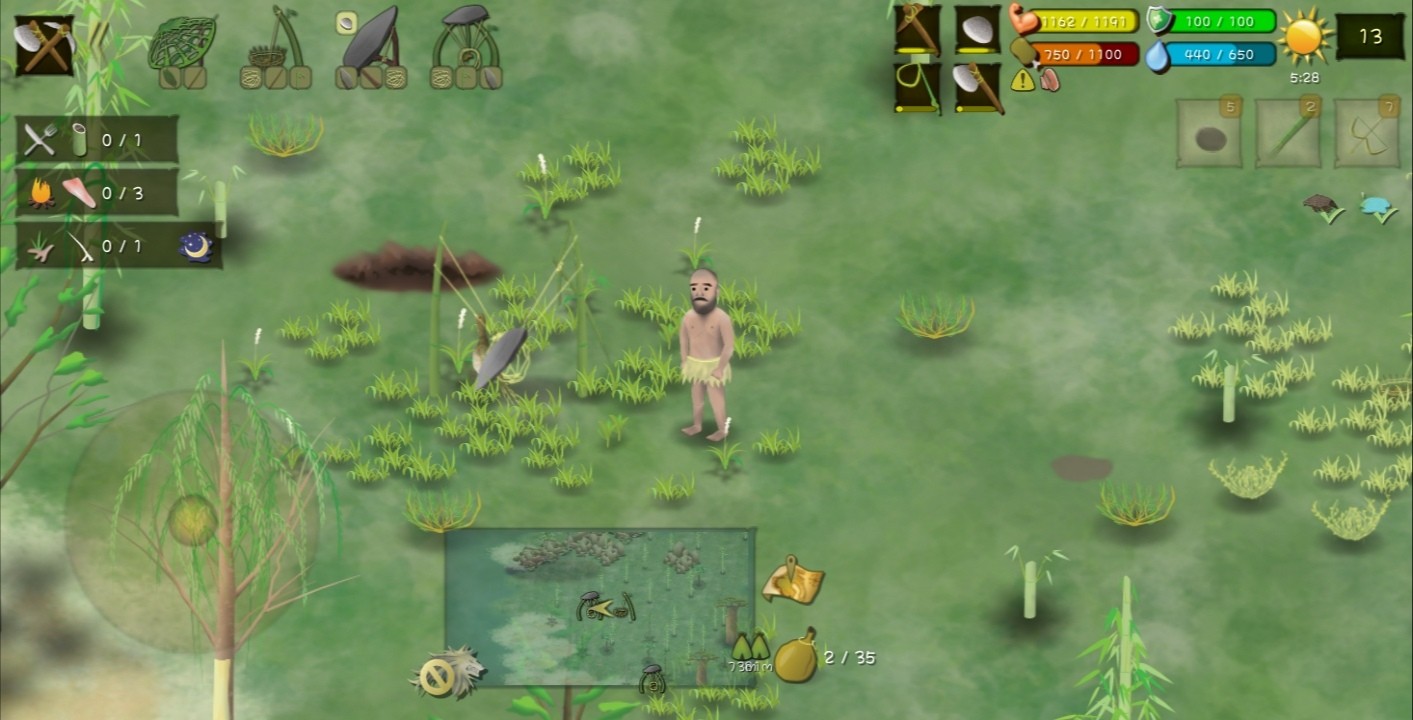The width and height of the screenshot is (1413, 720).
Task: Open the gourd bag inventory
Action: (x=796, y=655)
